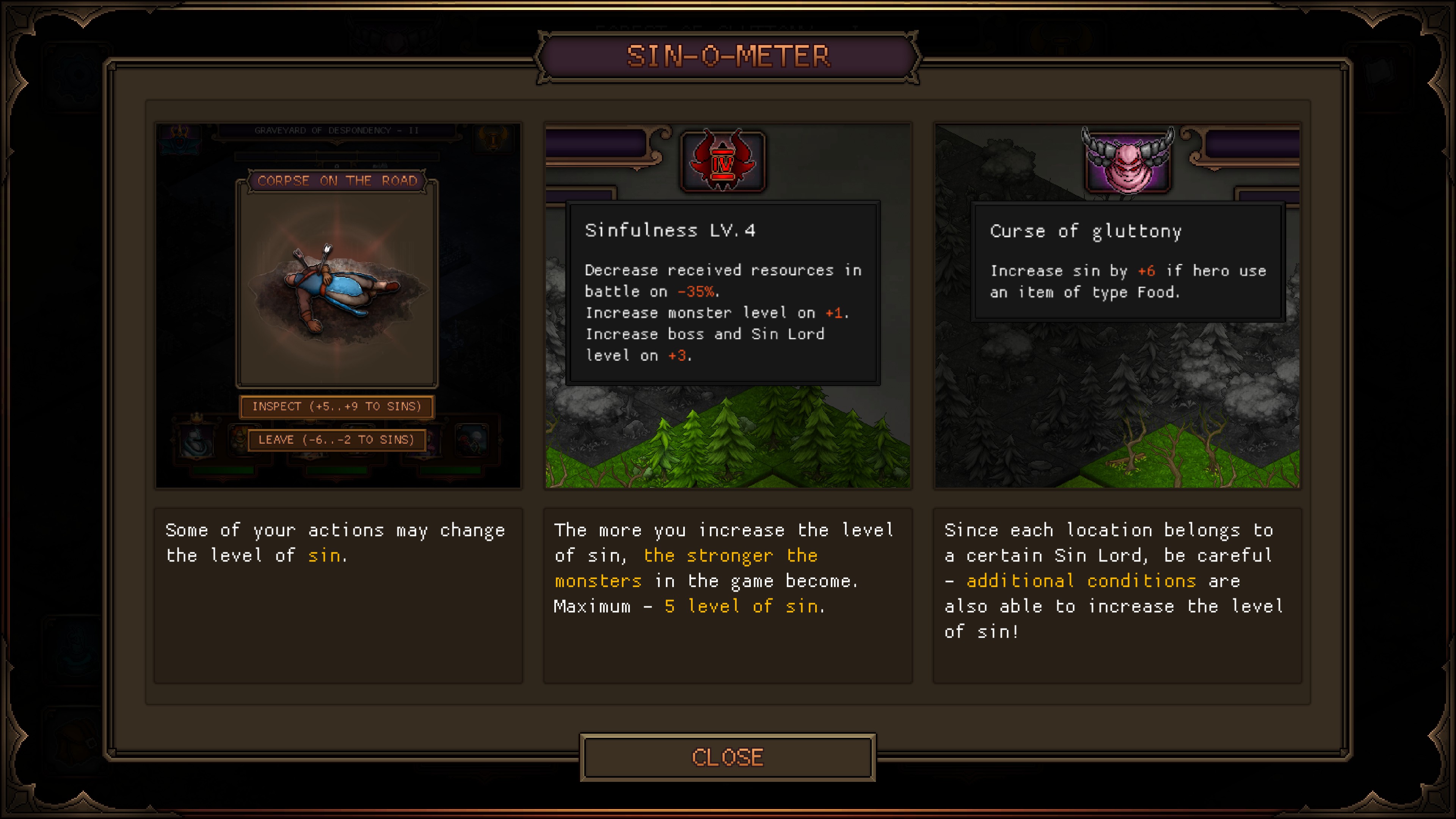Click the blue Sin Lord crest in graveyard preview
Viewport: 1456px width, 819px height.
[179, 139]
